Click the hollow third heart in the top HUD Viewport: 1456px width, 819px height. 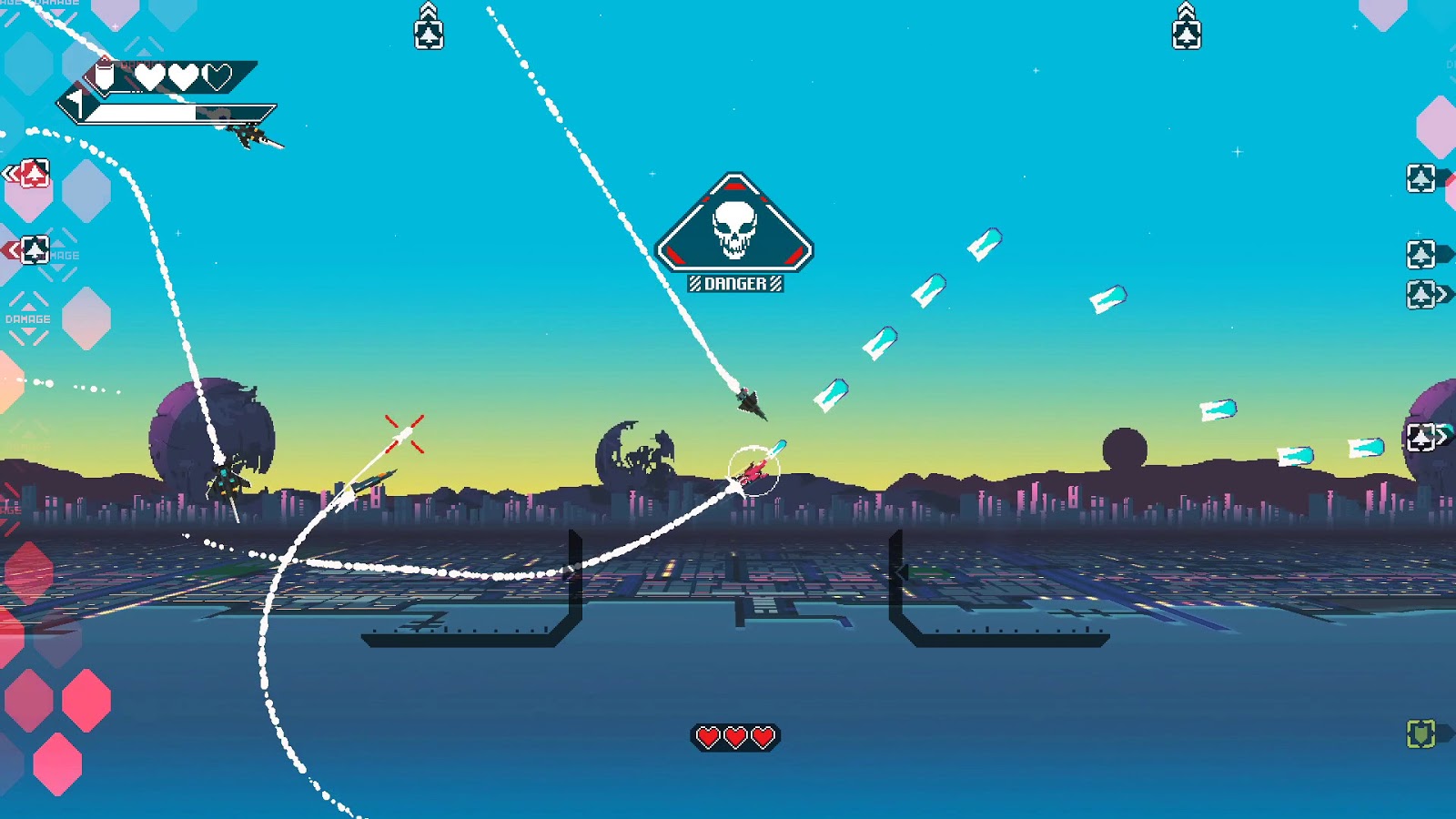point(217,76)
